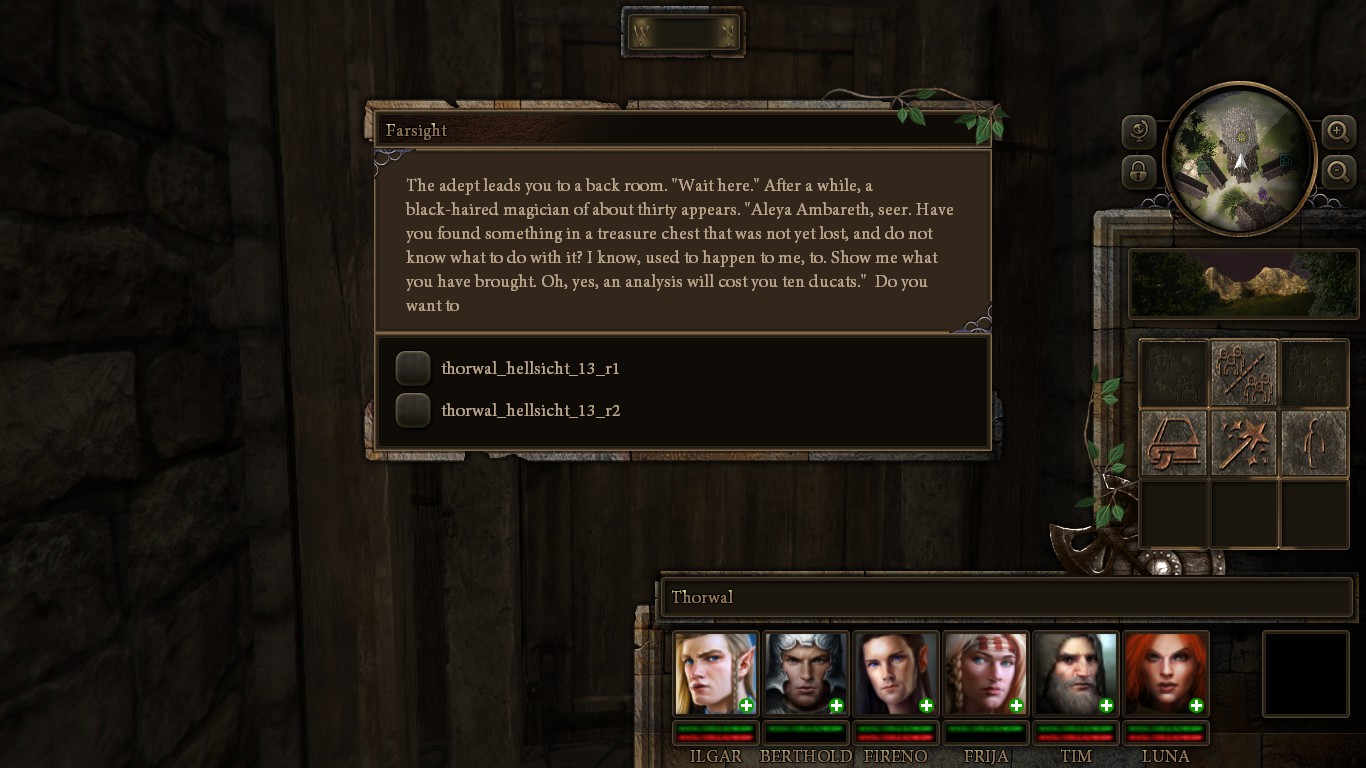This screenshot has height=768, width=1366.
Task: Click the circular town minimap
Action: point(1239,158)
